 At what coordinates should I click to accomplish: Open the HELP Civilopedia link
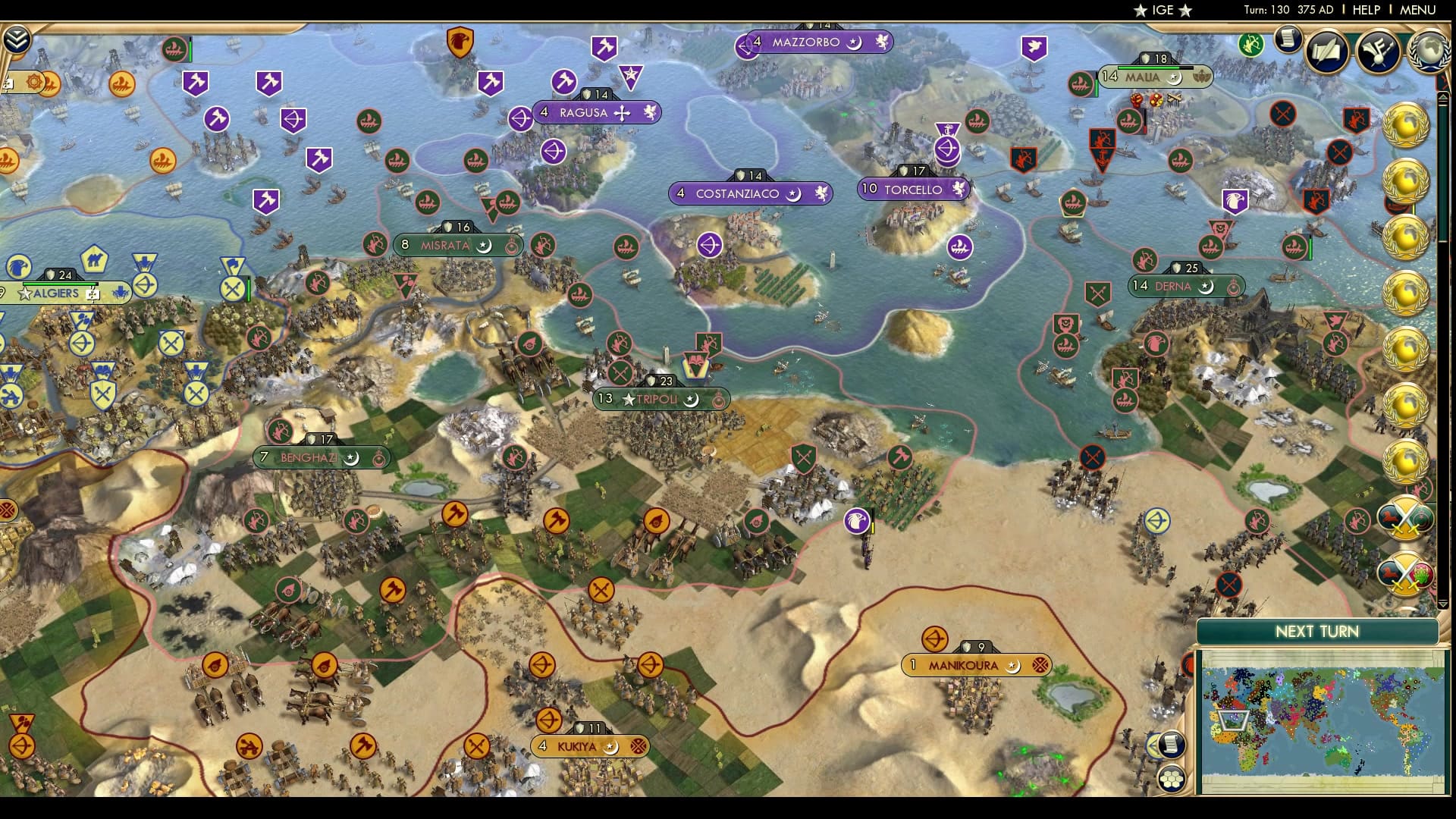click(x=1366, y=10)
